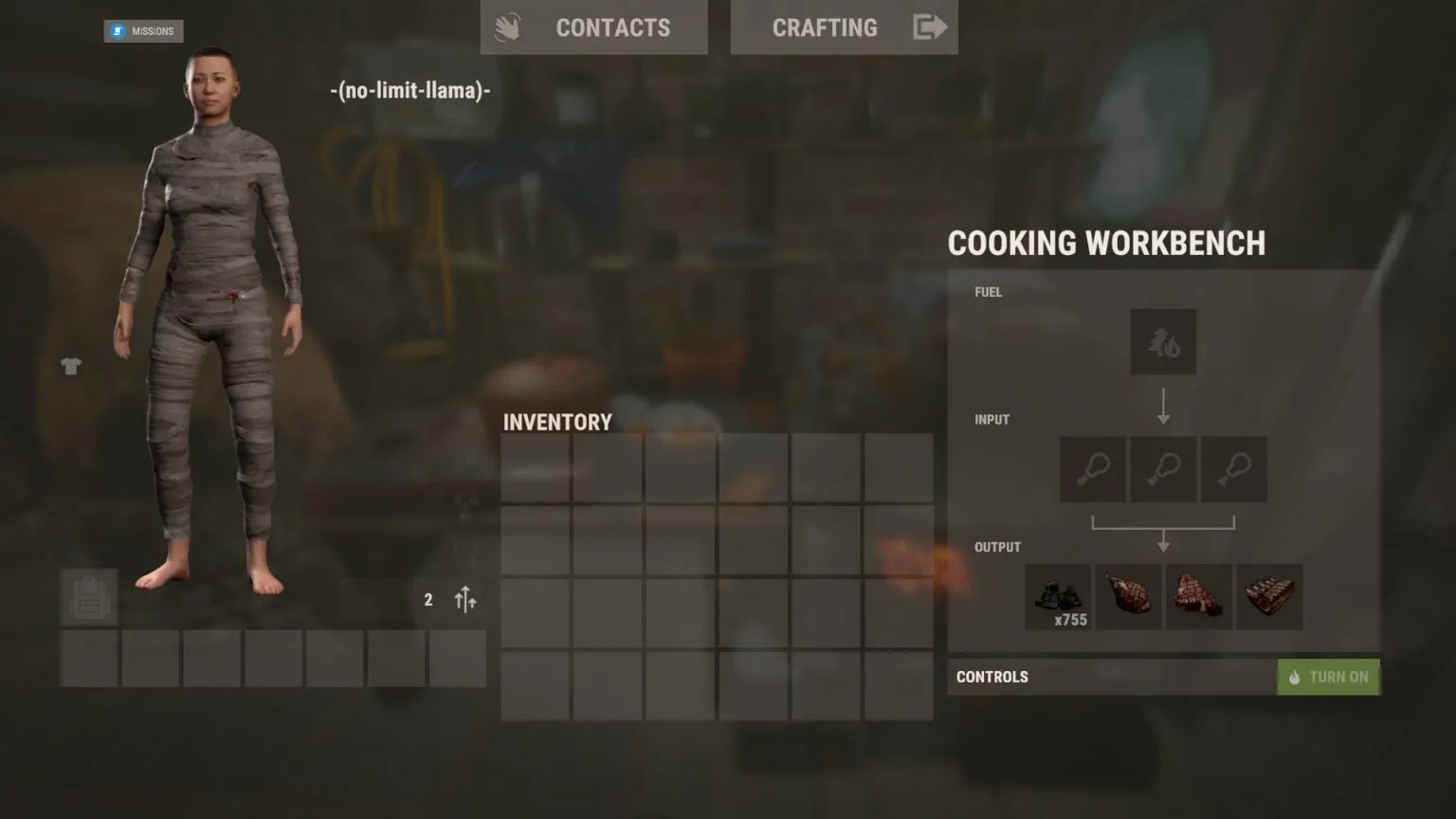
Task: Select the third cooked meat output icon
Action: tap(1198, 597)
